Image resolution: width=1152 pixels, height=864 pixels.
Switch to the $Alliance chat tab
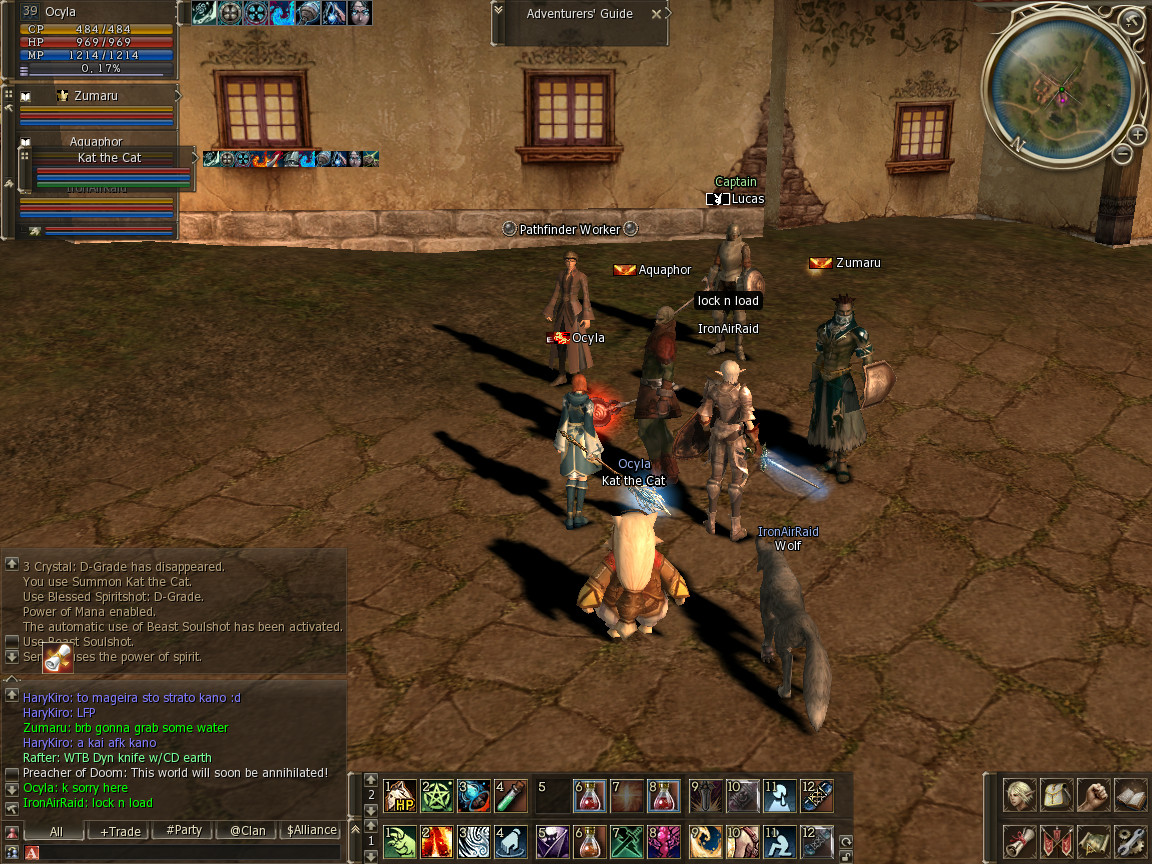(x=311, y=831)
